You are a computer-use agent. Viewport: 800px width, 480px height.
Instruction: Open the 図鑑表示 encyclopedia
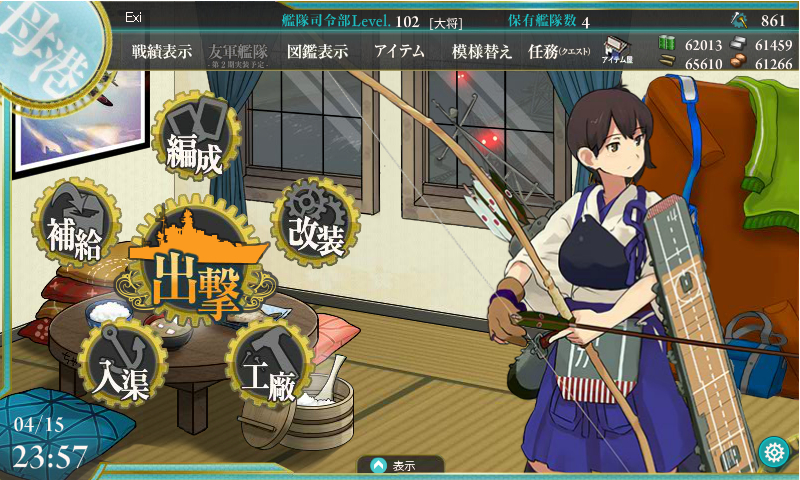(x=317, y=52)
